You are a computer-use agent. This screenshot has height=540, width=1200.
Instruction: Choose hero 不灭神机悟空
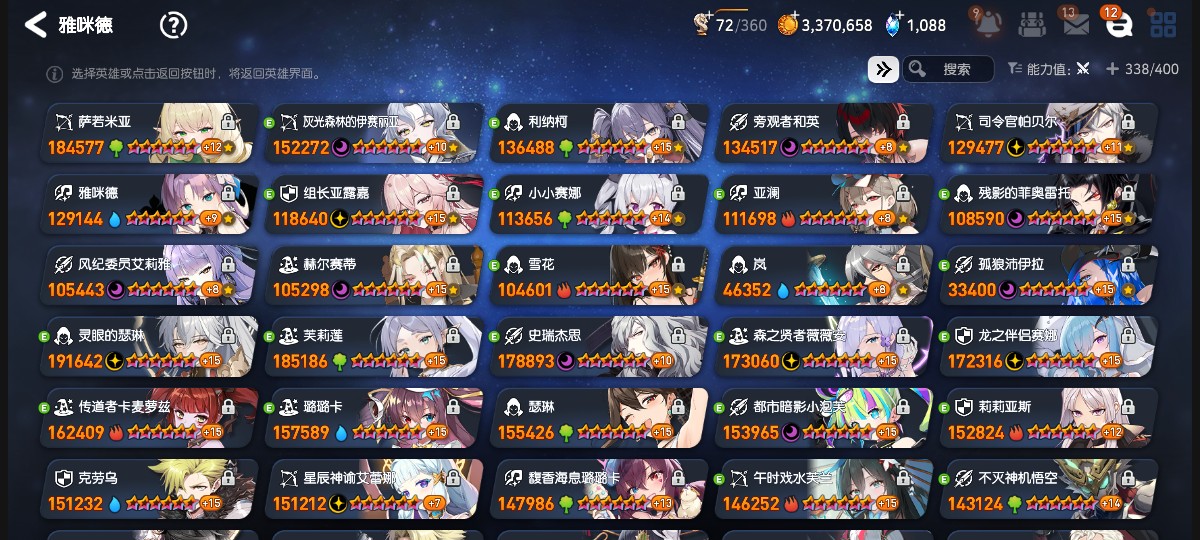[x=1049, y=490]
